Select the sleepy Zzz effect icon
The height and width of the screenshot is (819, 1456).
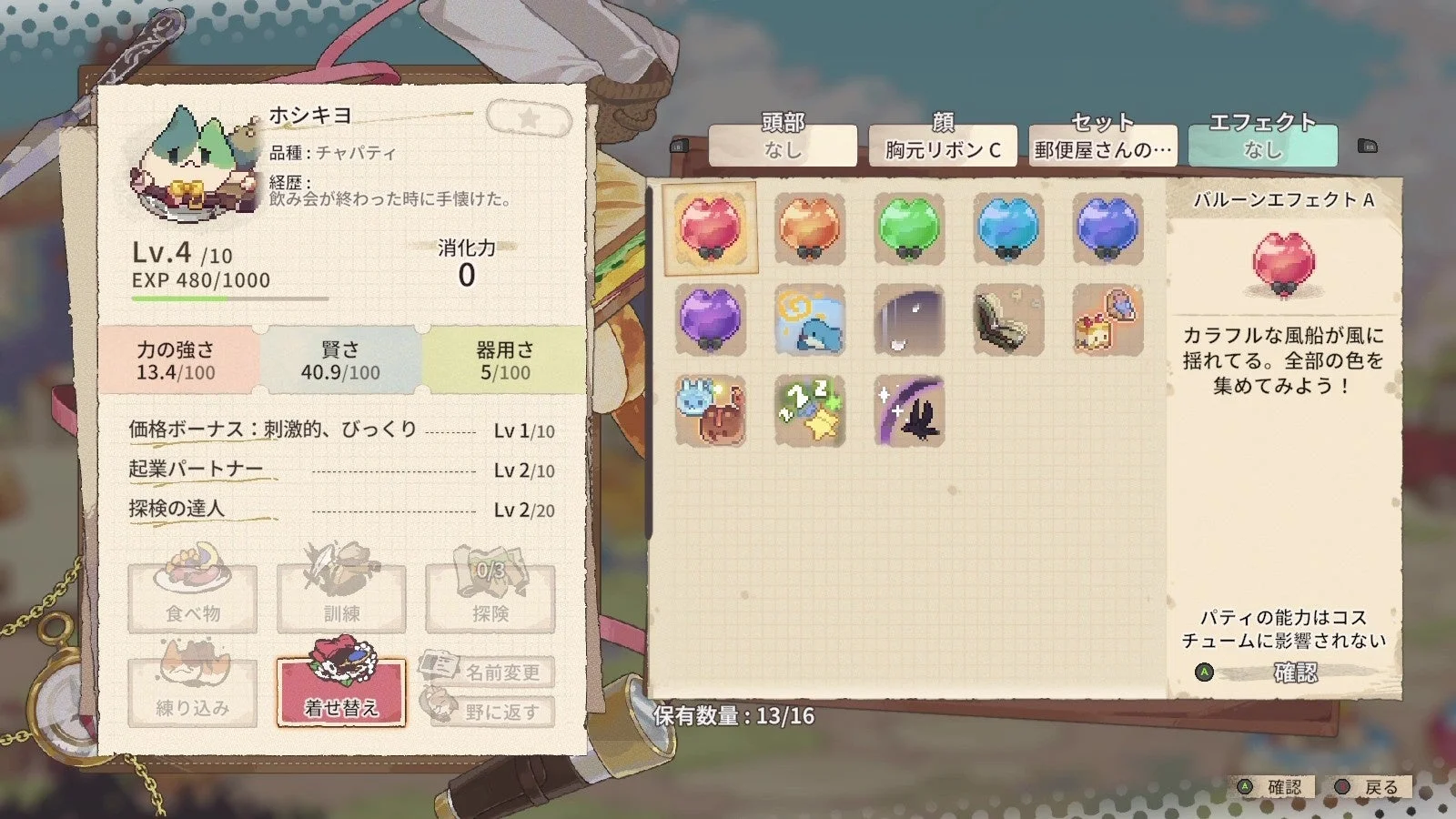coord(810,412)
